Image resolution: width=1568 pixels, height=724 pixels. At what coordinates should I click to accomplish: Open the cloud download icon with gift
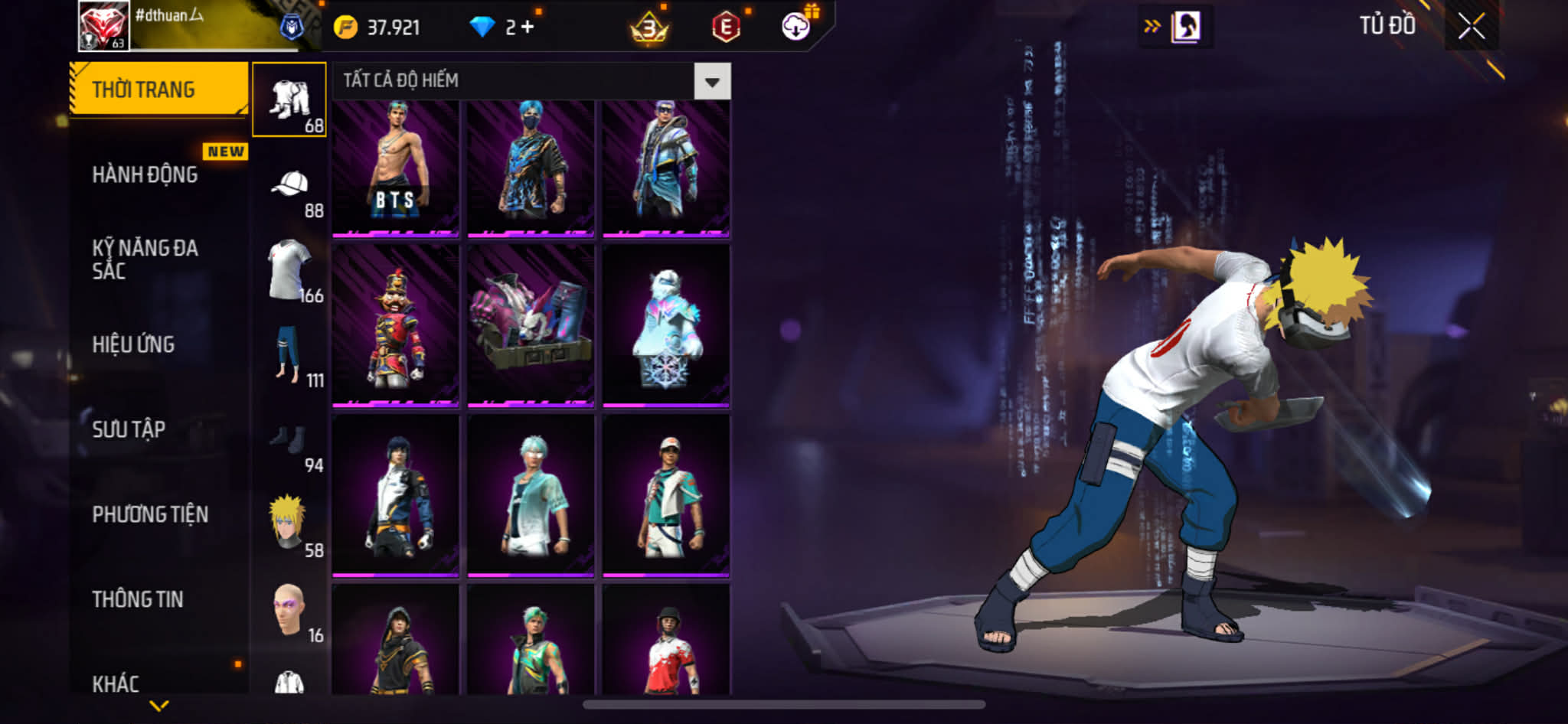[796, 27]
